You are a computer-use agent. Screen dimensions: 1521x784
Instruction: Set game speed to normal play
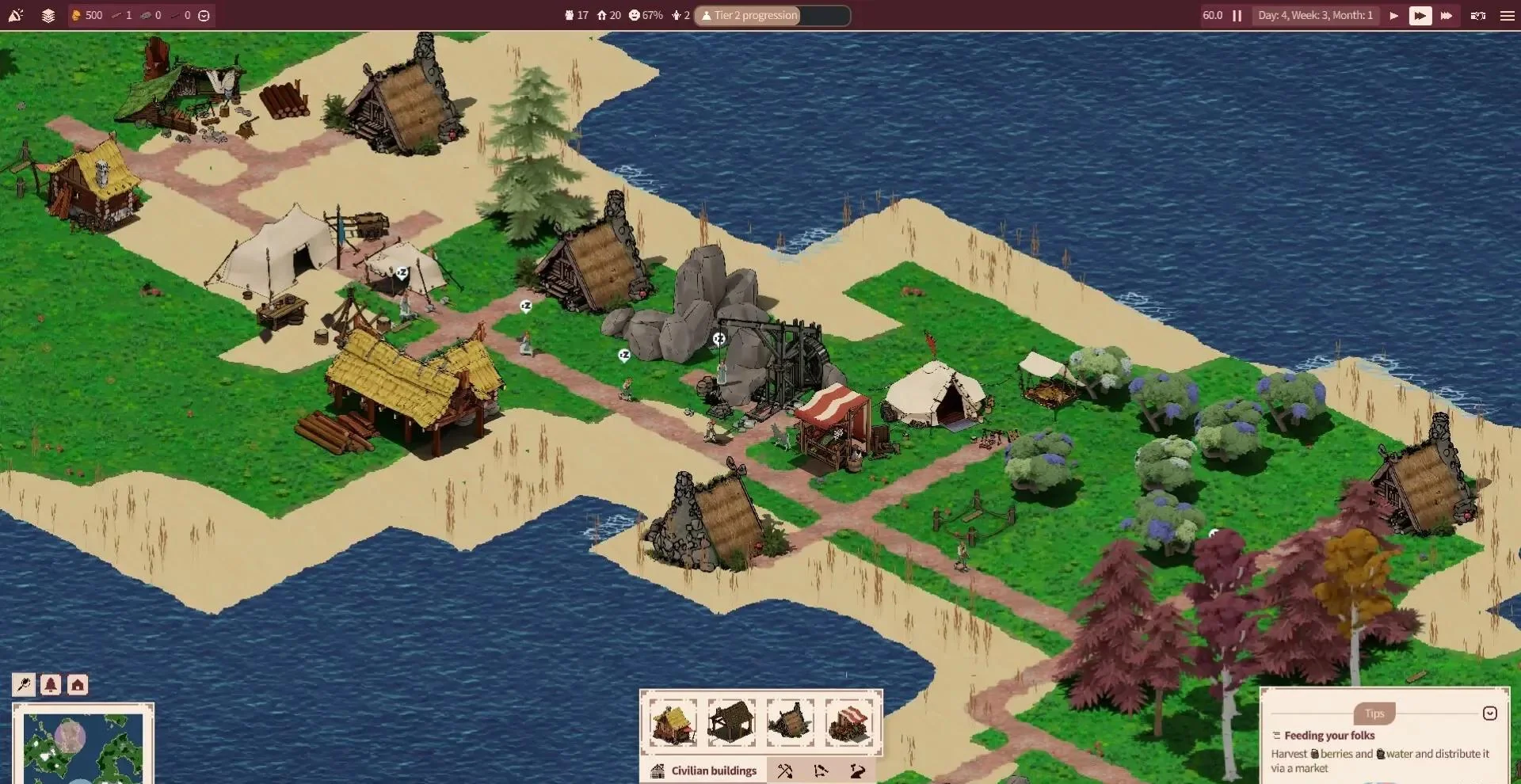(x=1393, y=16)
